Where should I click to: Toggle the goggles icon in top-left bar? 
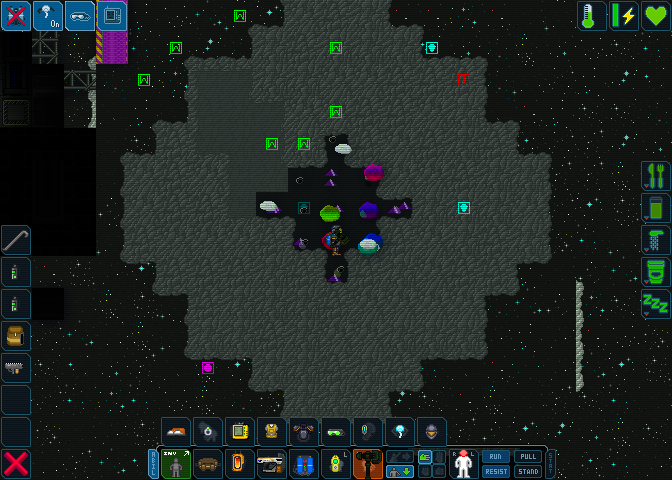click(x=80, y=16)
